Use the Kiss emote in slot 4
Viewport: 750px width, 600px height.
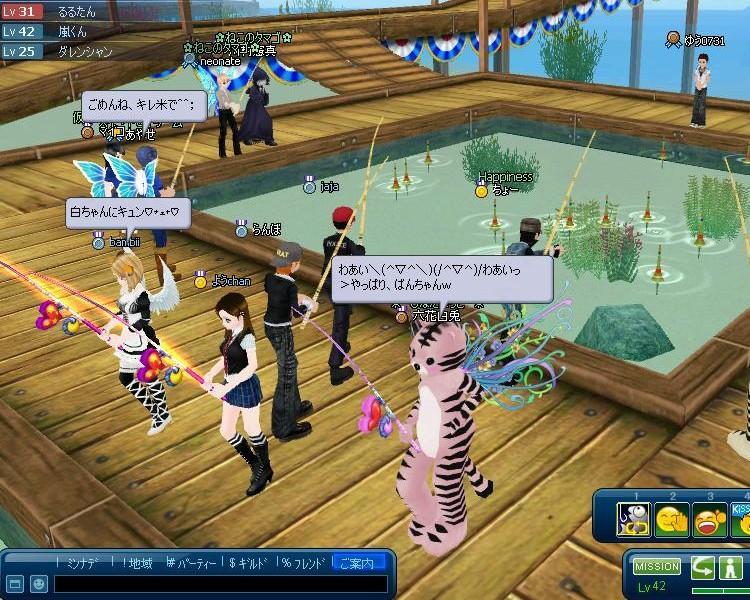click(741, 520)
